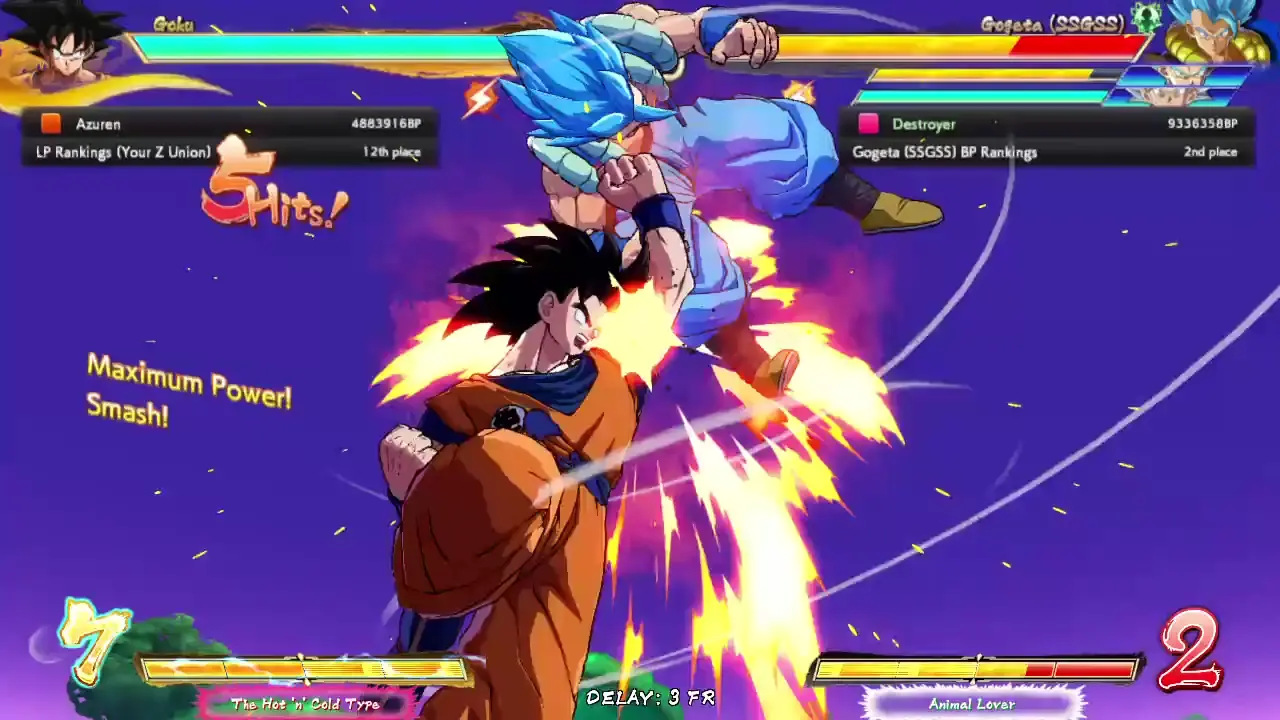Select Azuren's player name plate
The width and height of the screenshot is (1280, 720).
(97, 124)
